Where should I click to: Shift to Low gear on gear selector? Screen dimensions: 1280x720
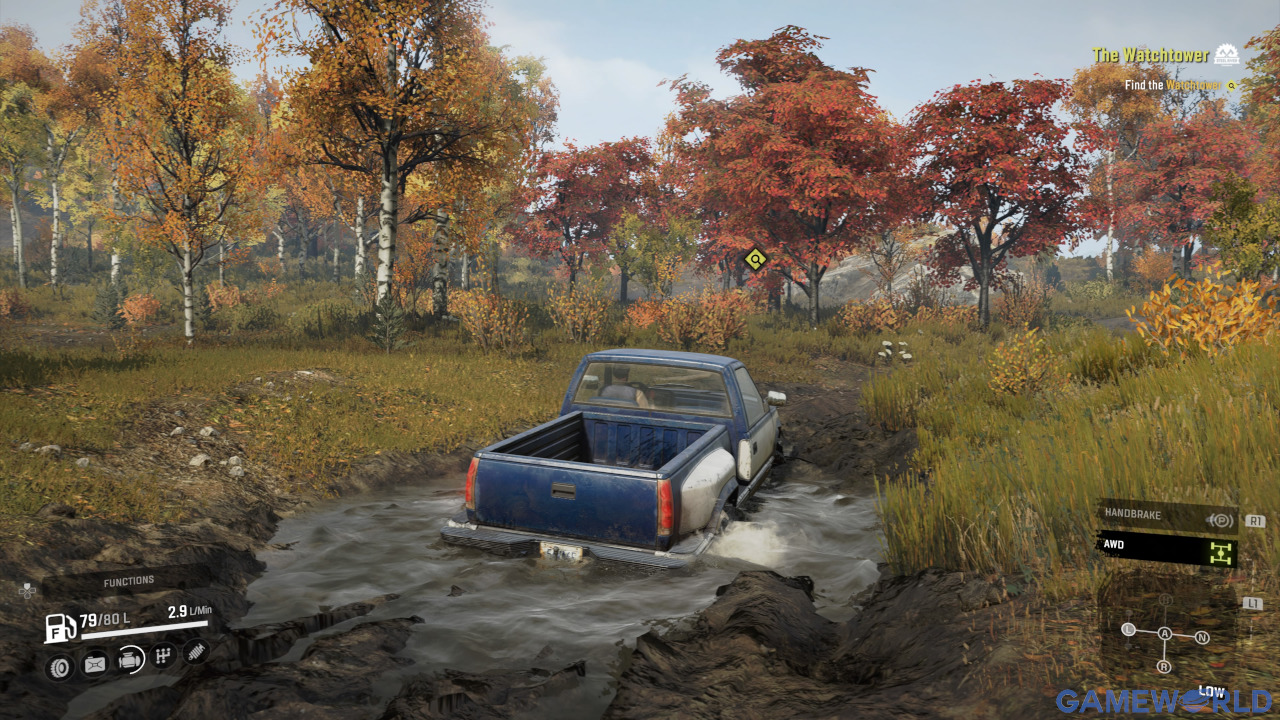(x=1129, y=629)
